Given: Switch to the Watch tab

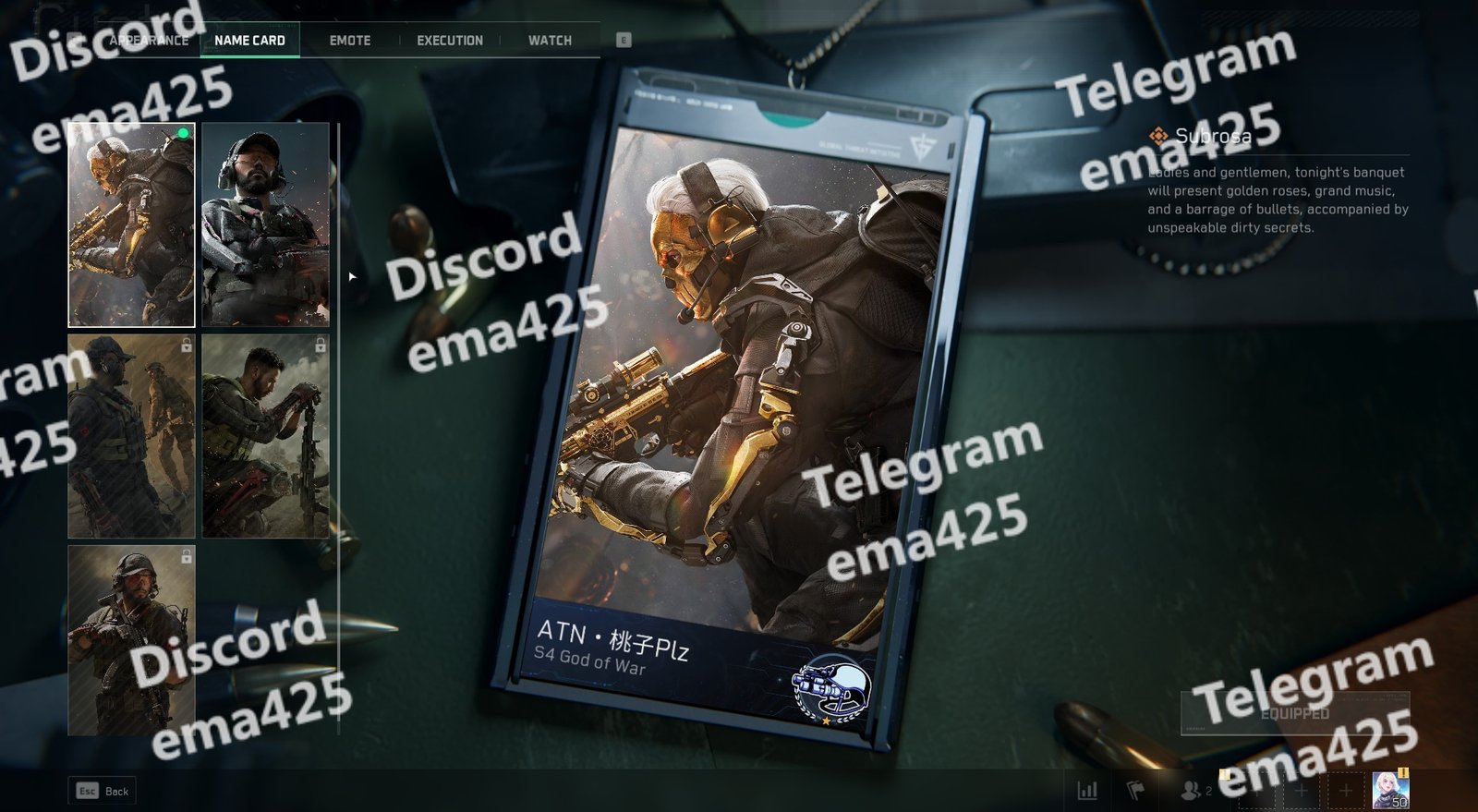Looking at the screenshot, I should 550,41.
